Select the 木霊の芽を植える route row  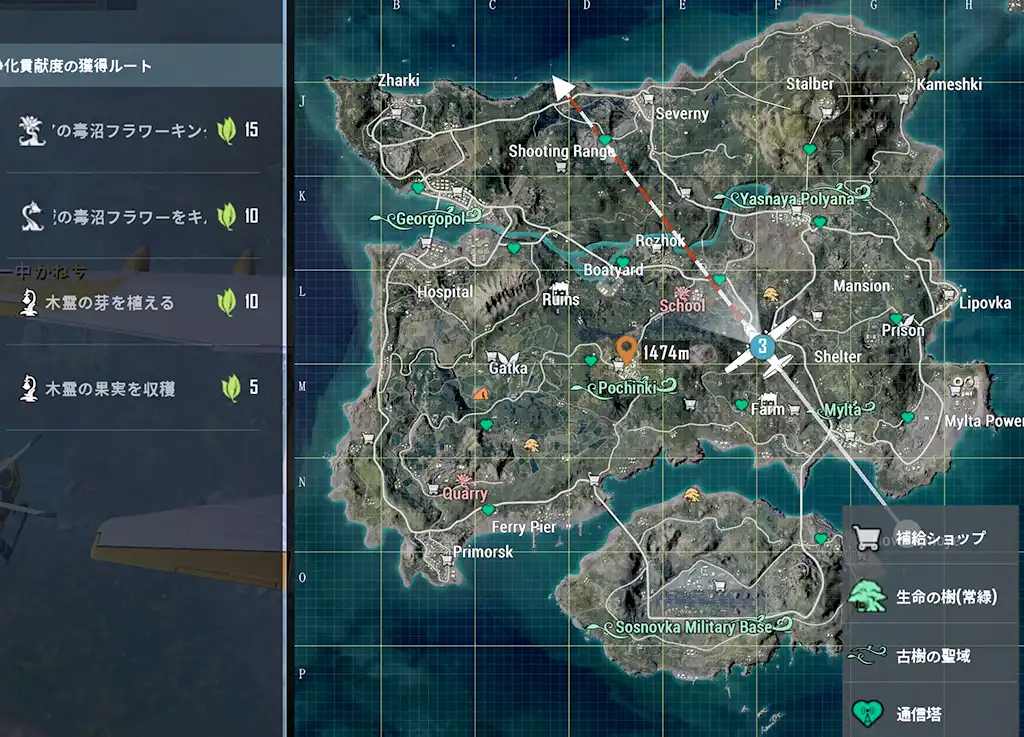(138, 301)
